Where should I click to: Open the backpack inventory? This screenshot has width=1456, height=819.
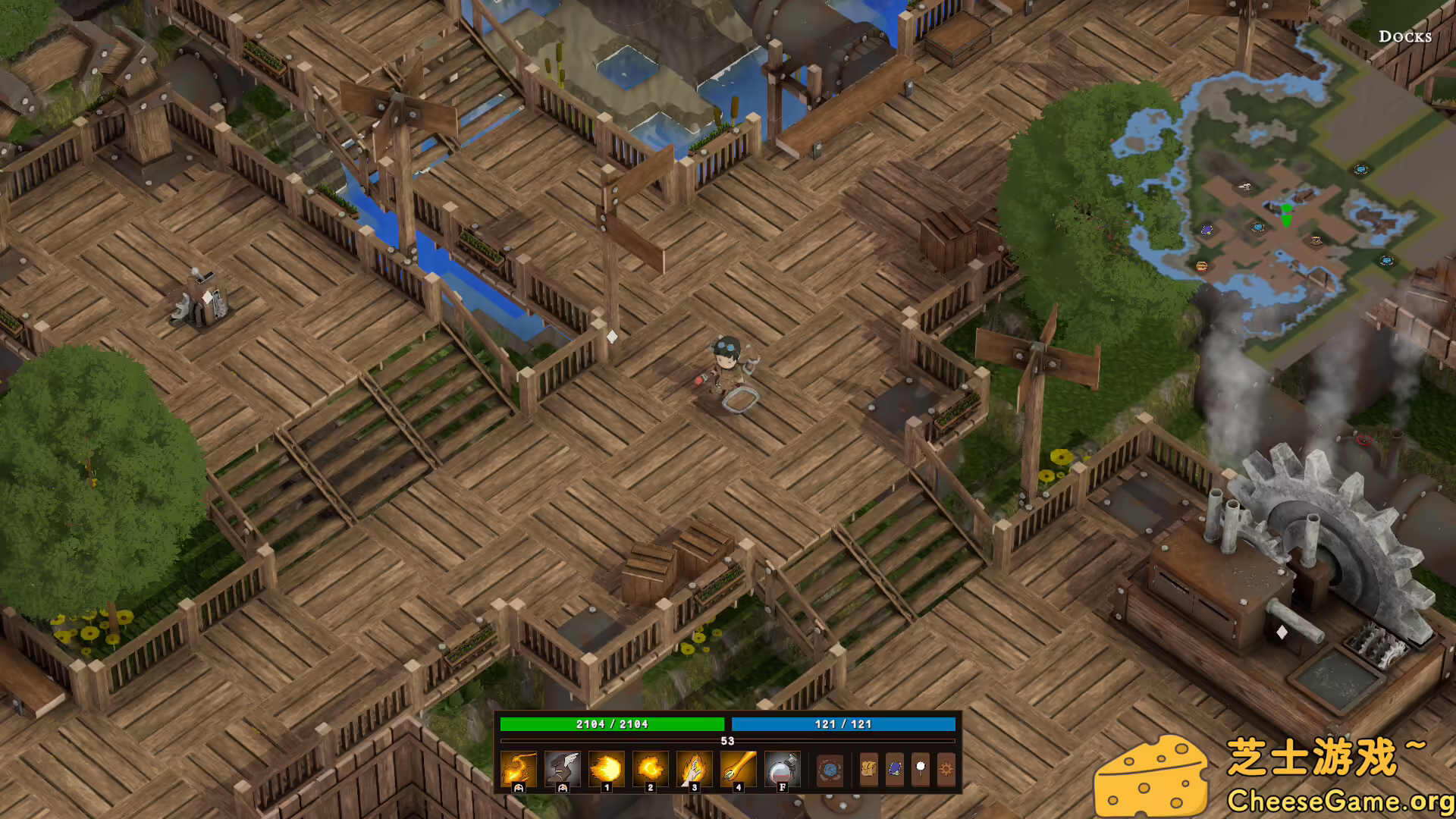pyautogui.click(x=869, y=770)
